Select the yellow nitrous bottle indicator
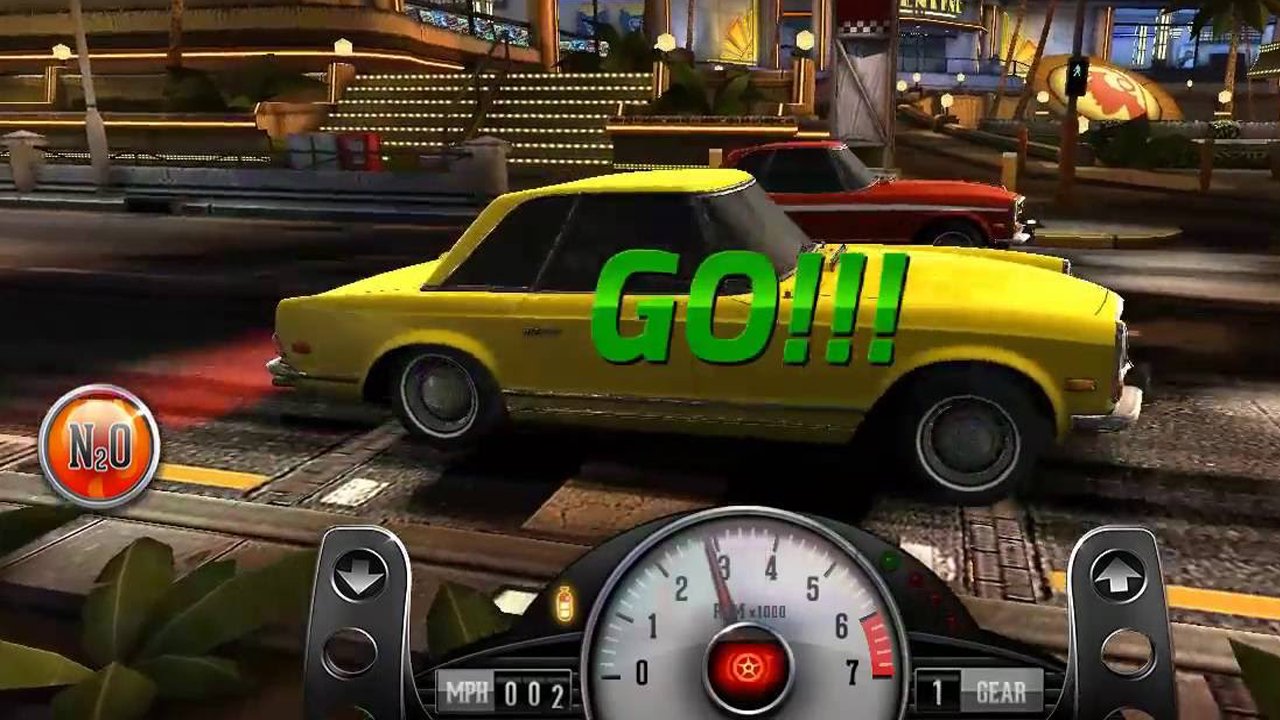1280x720 pixels. 565,603
